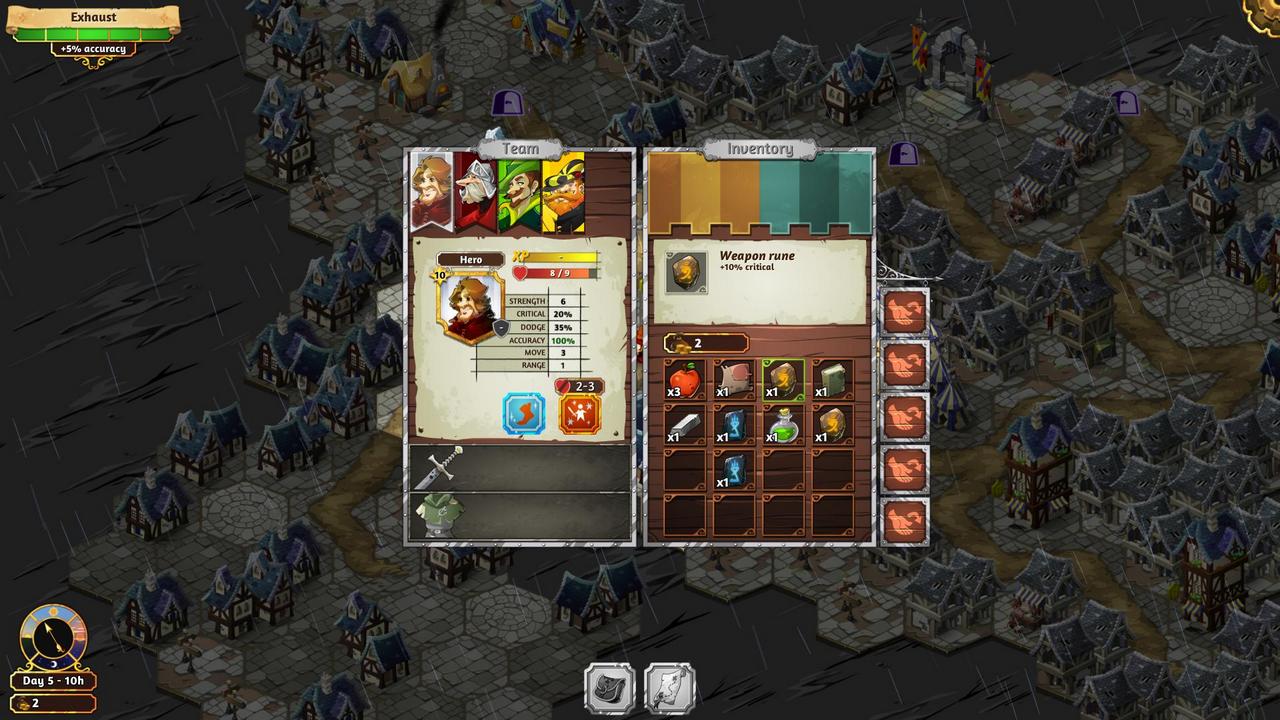
Task: Choose the silver metal ingot
Action: coord(685,424)
